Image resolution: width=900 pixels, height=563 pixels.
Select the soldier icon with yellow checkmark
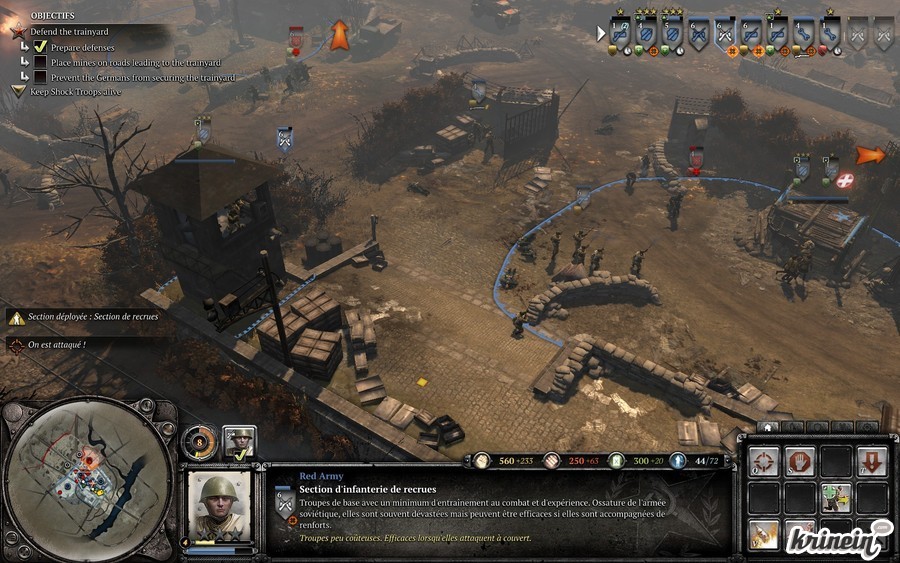coord(240,441)
